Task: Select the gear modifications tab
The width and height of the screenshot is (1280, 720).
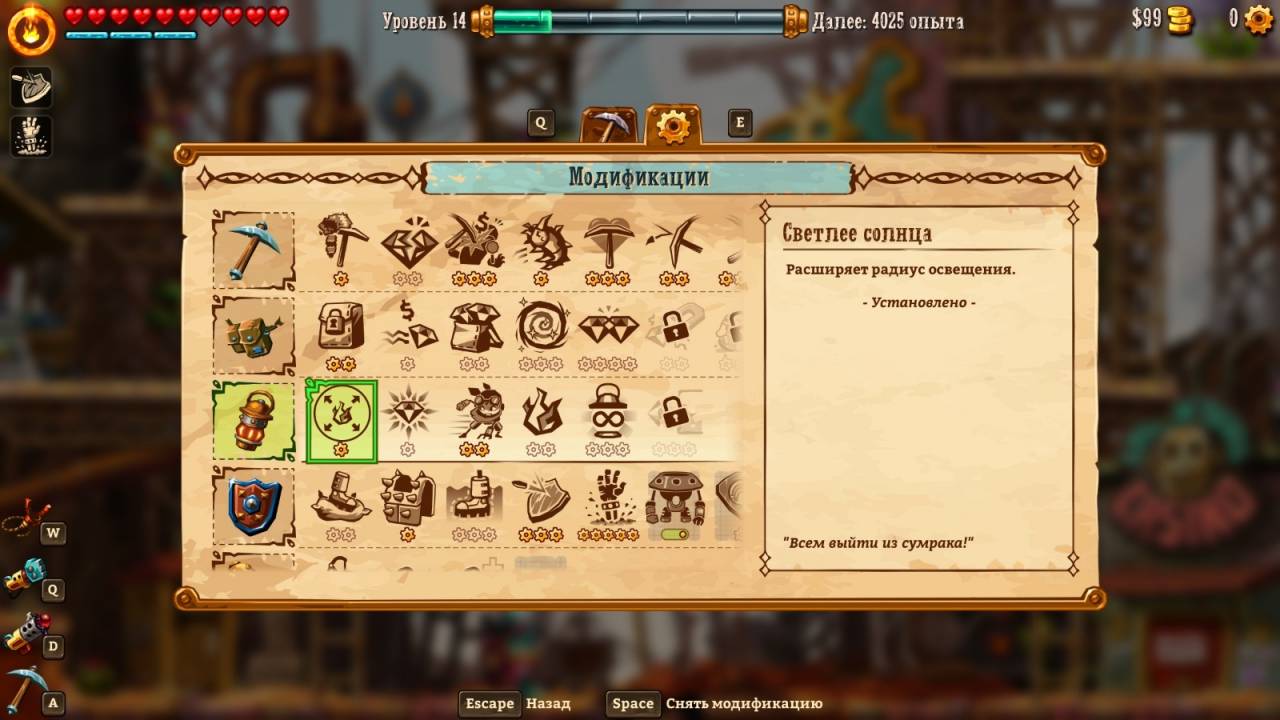Action: (673, 126)
